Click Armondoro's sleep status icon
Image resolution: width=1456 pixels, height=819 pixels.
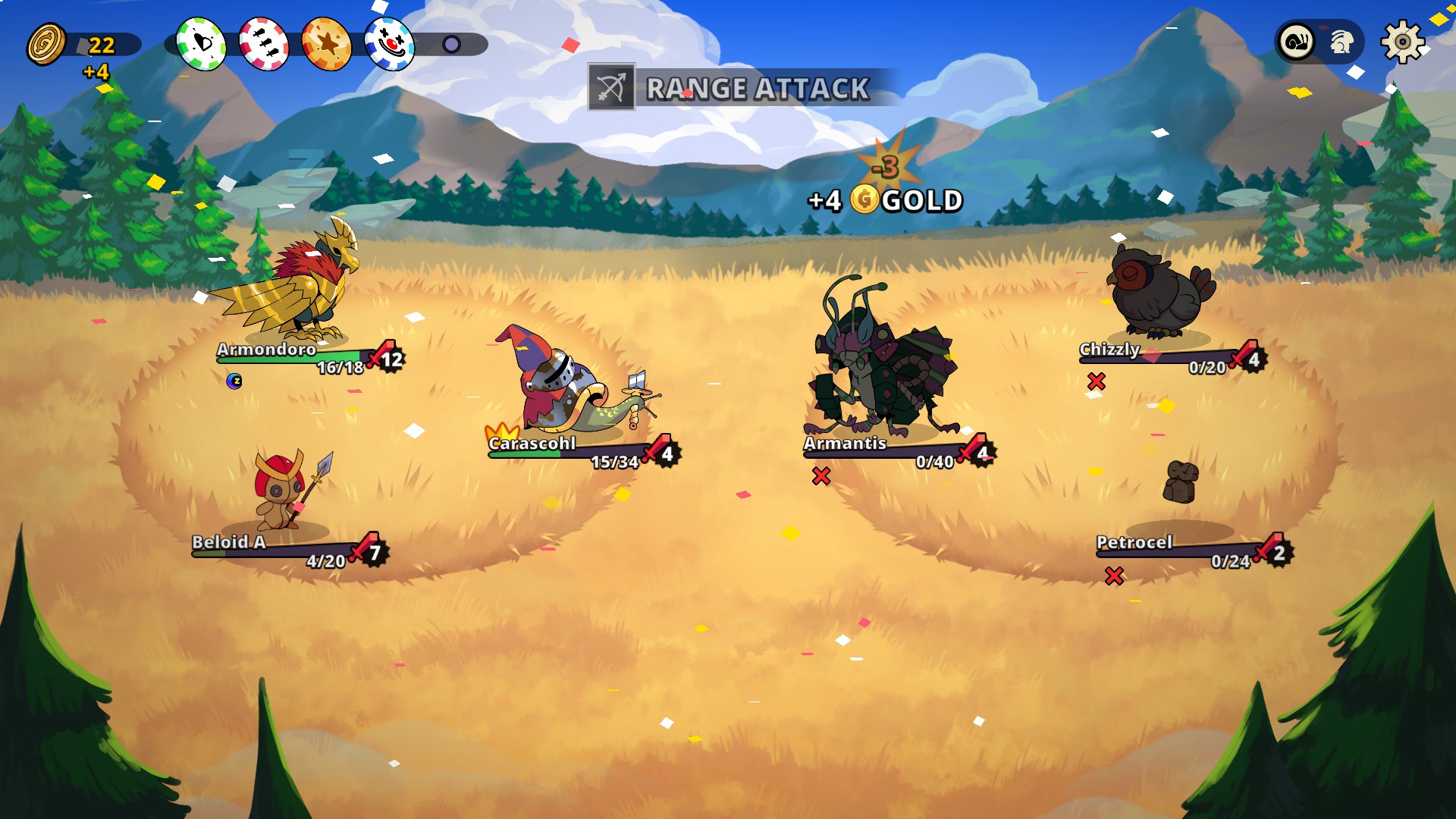[234, 381]
